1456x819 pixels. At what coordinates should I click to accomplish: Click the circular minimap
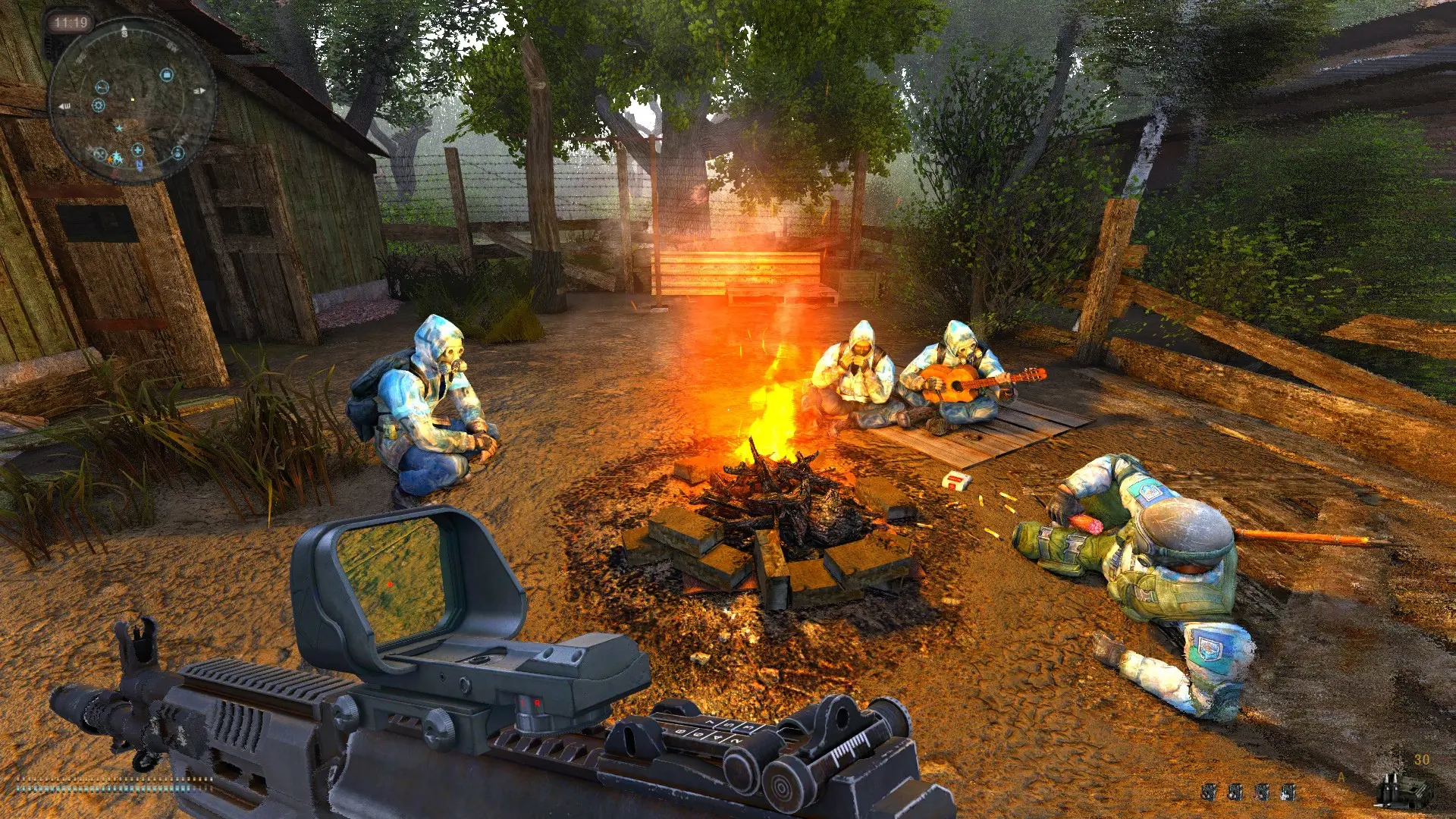point(132,99)
